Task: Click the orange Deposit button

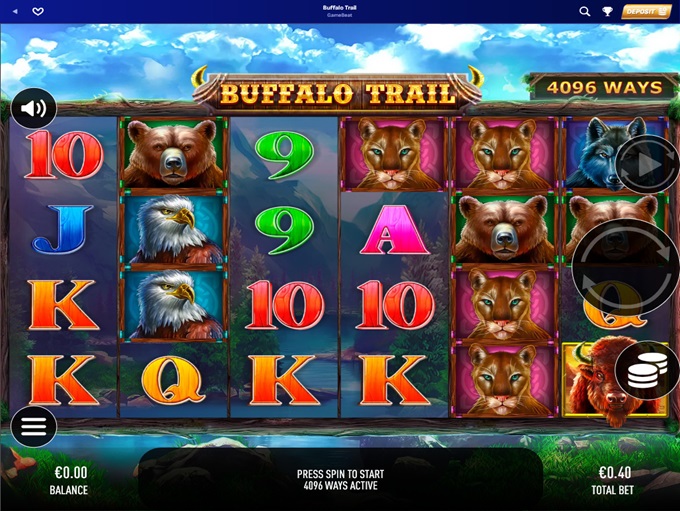Action: tap(646, 11)
